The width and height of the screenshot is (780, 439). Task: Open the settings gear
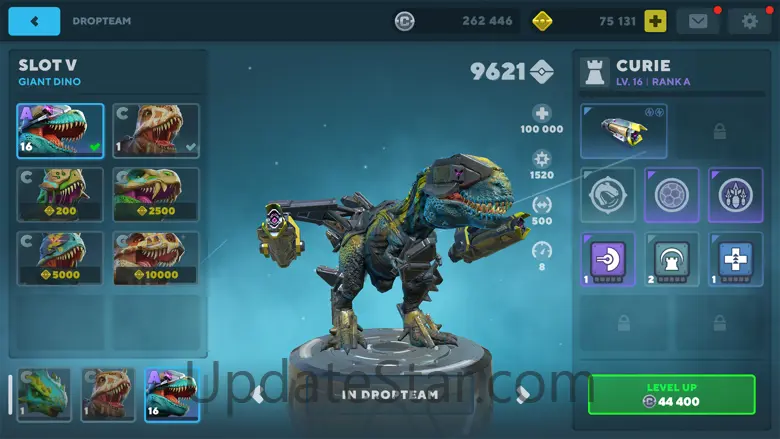(749, 20)
